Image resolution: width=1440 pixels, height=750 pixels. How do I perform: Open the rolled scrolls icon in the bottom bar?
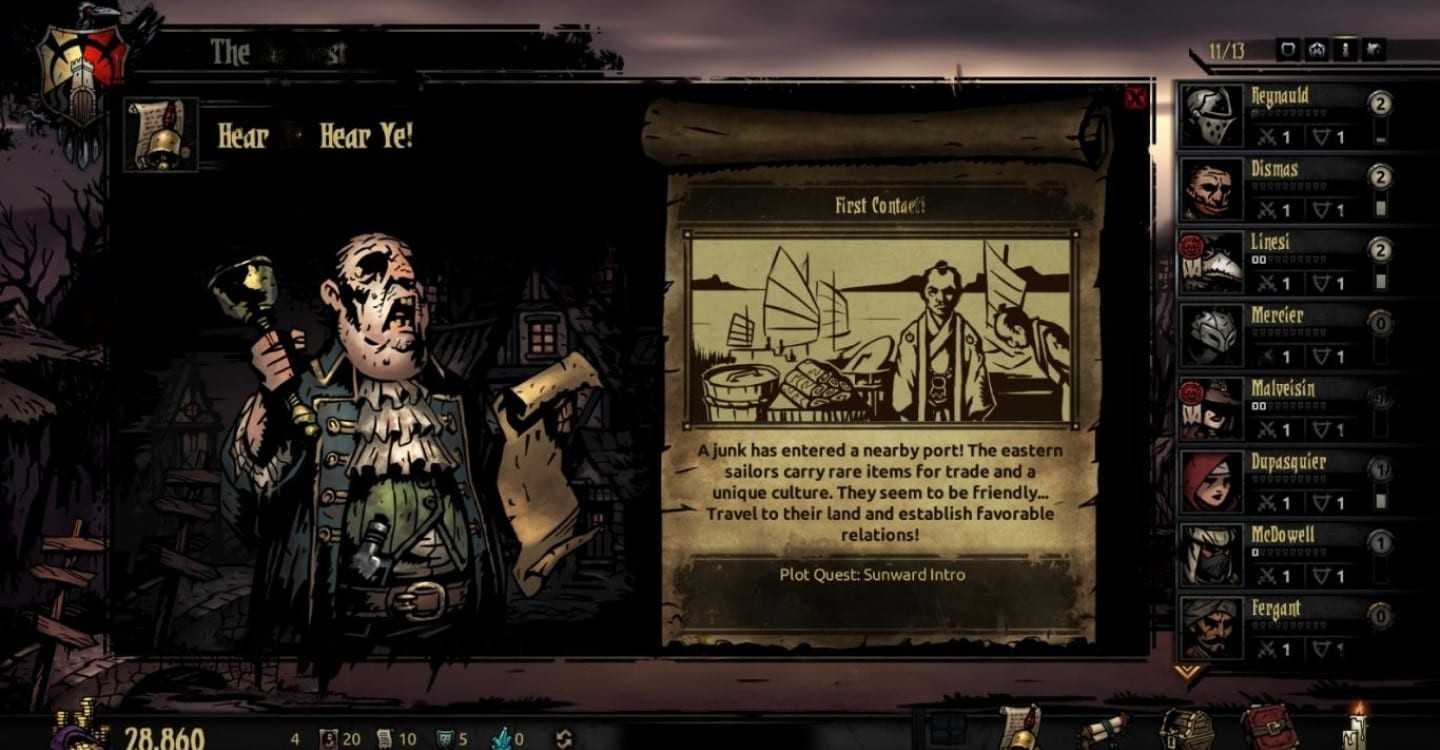(x=1103, y=729)
